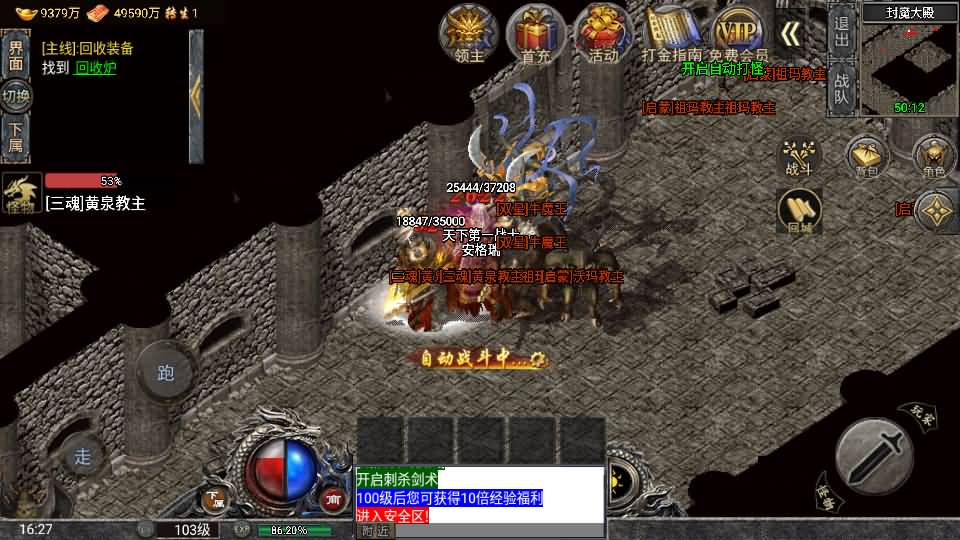Use the 回城 return-to-town scroll
The width and height of the screenshot is (960, 540).
[799, 210]
